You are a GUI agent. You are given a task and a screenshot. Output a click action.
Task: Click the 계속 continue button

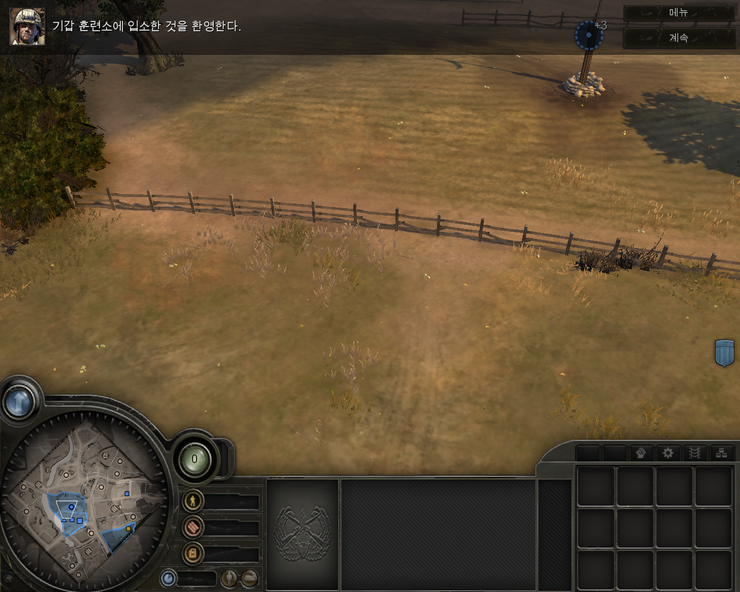[x=679, y=37]
